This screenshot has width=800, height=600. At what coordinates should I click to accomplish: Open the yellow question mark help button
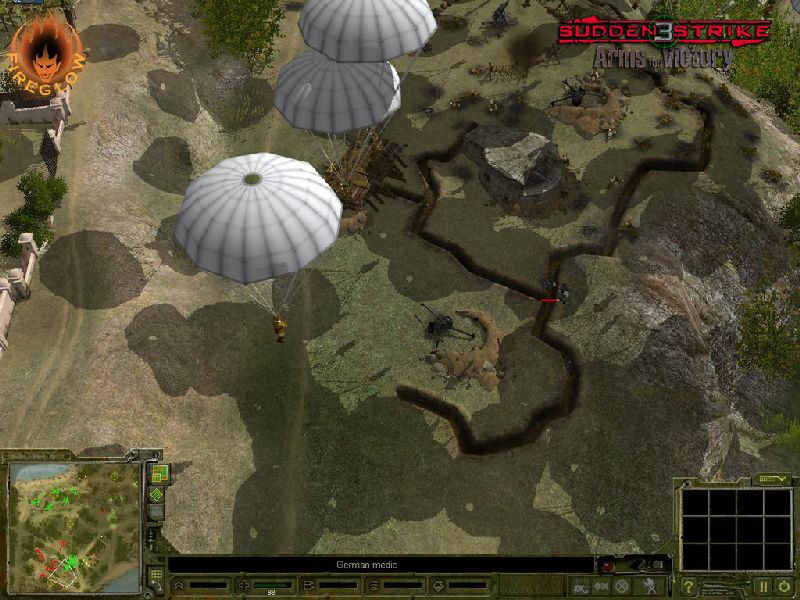689,586
